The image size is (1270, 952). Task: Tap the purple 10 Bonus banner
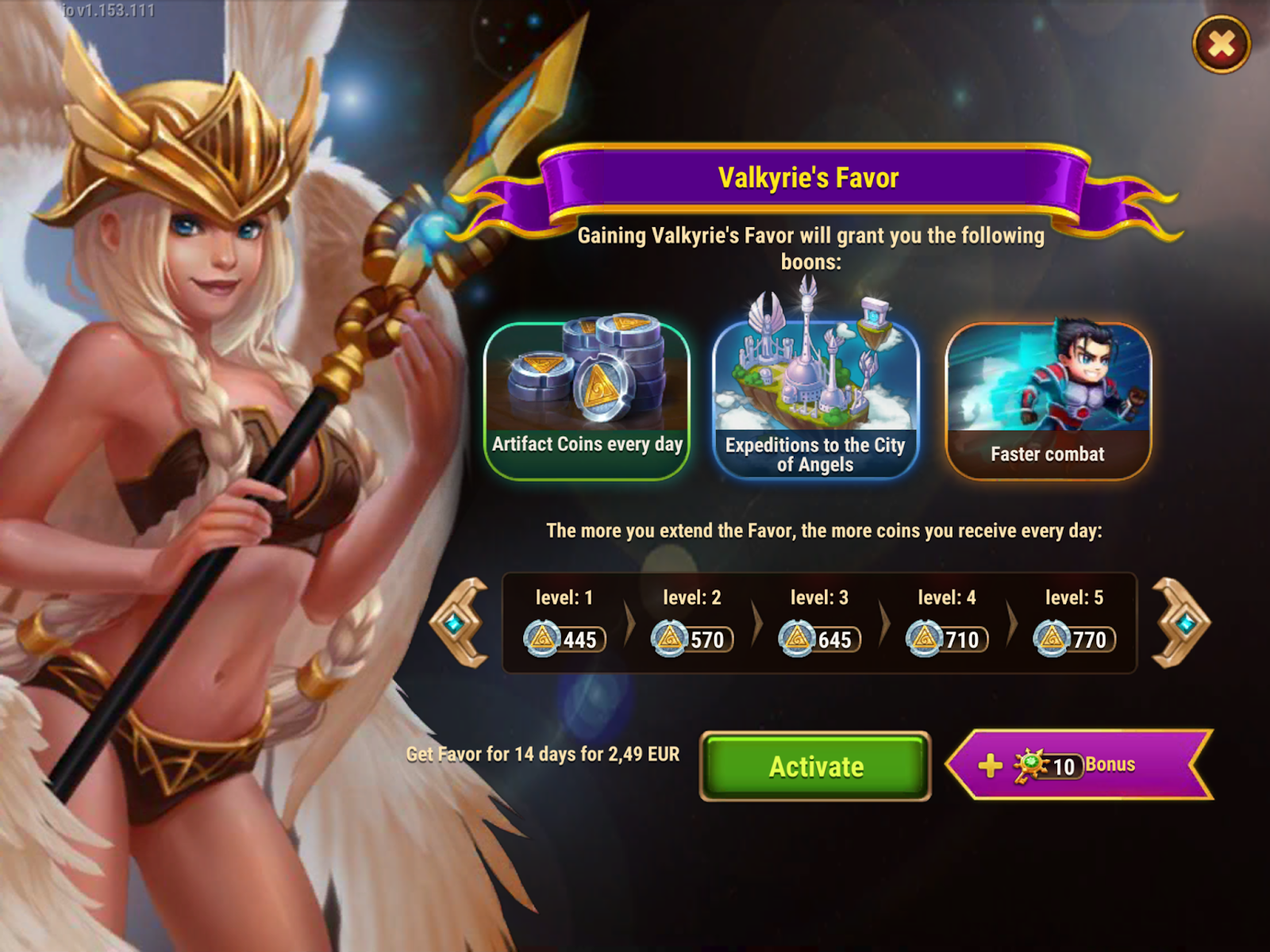(x=1079, y=765)
